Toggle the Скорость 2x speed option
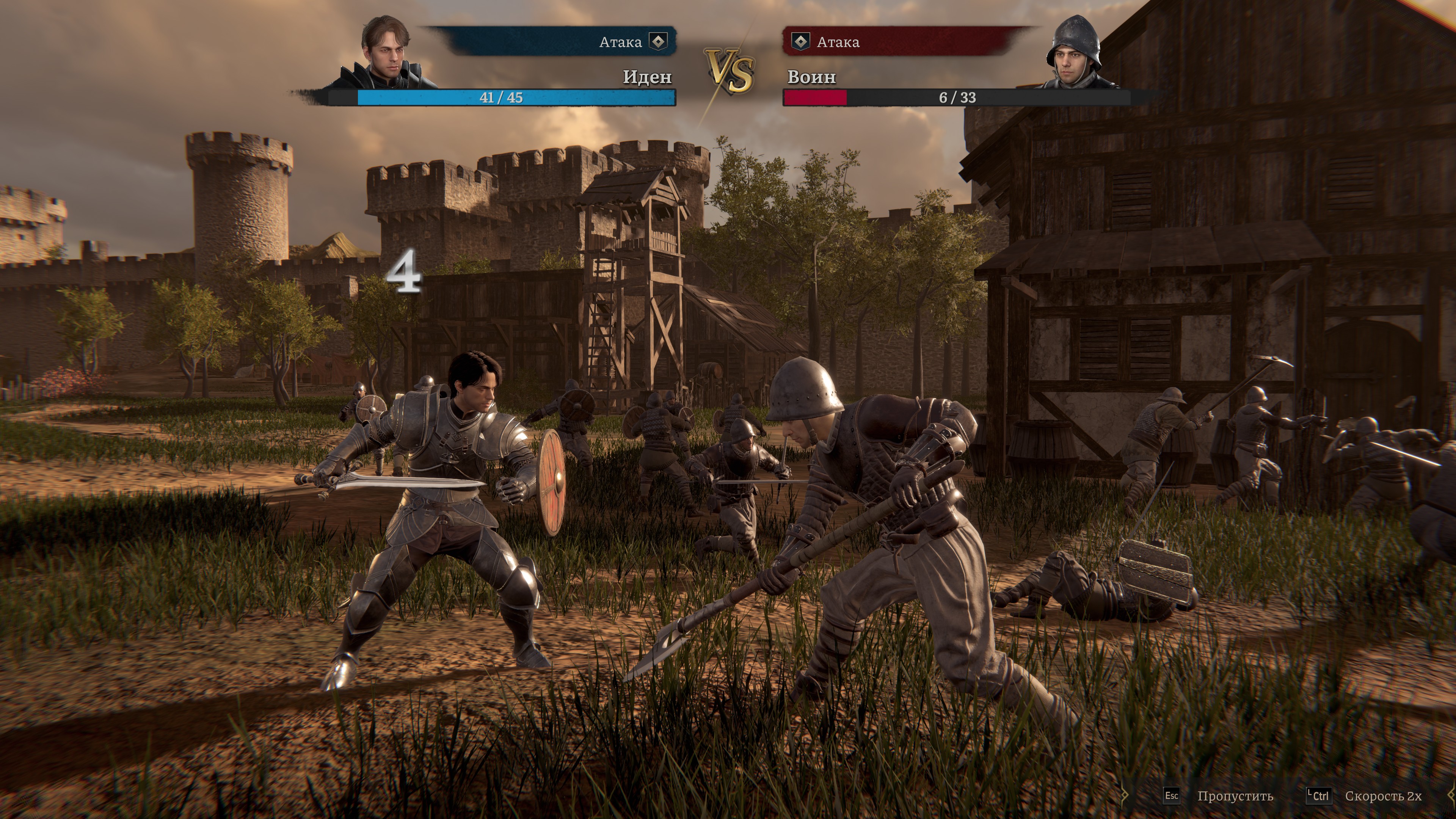Viewport: 1456px width, 819px height. [x=1382, y=796]
